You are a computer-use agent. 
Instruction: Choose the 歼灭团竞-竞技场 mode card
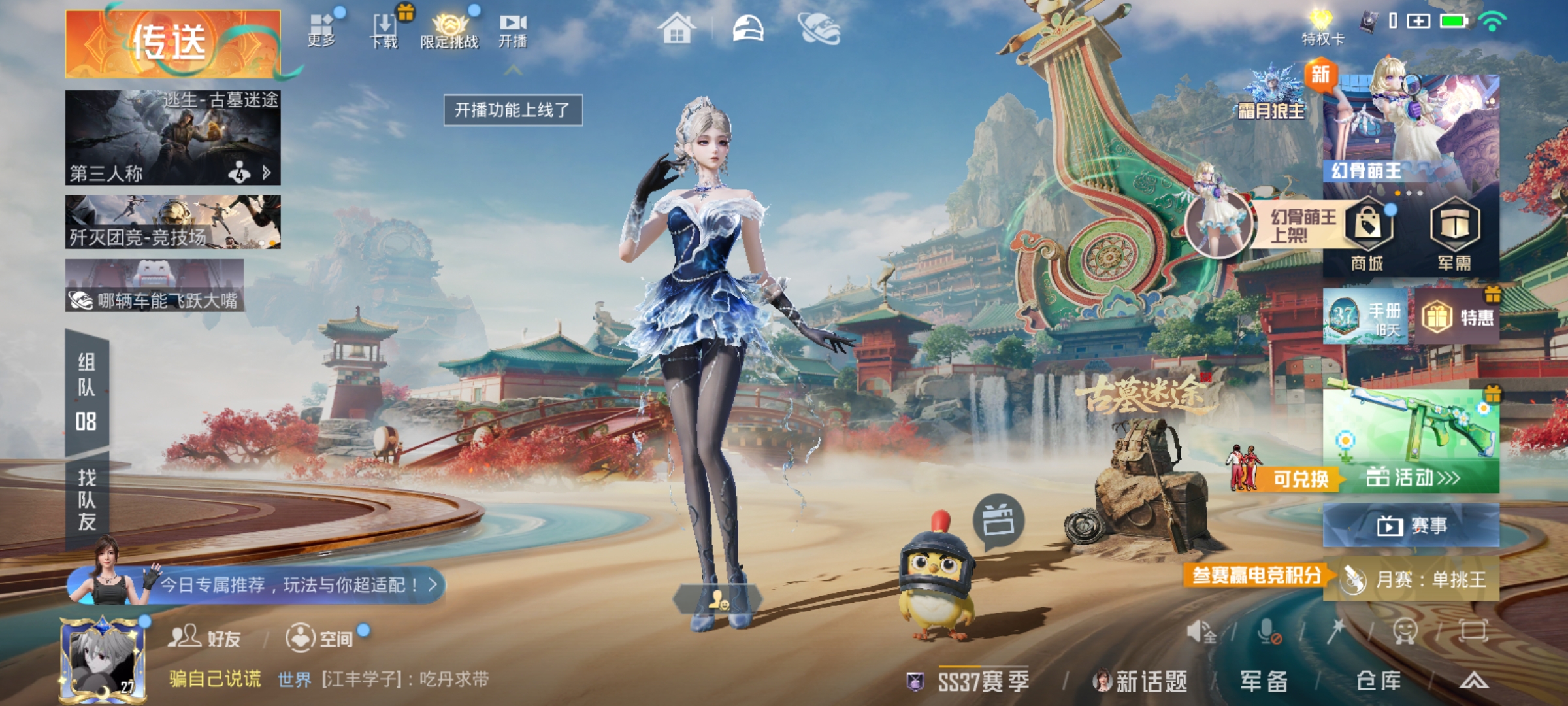(172, 222)
